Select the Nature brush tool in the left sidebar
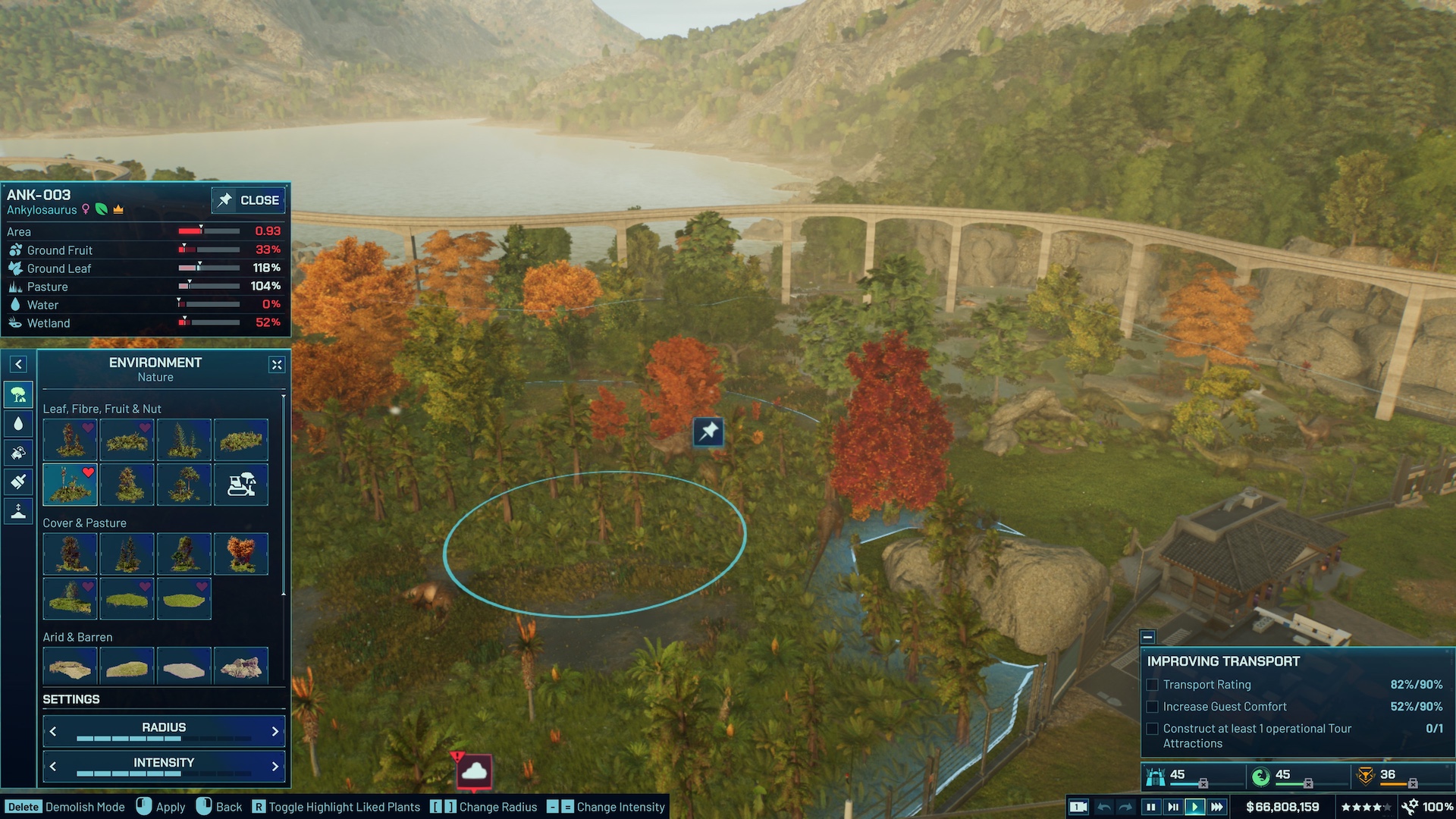Screen dimensions: 1456x819 coord(18,394)
